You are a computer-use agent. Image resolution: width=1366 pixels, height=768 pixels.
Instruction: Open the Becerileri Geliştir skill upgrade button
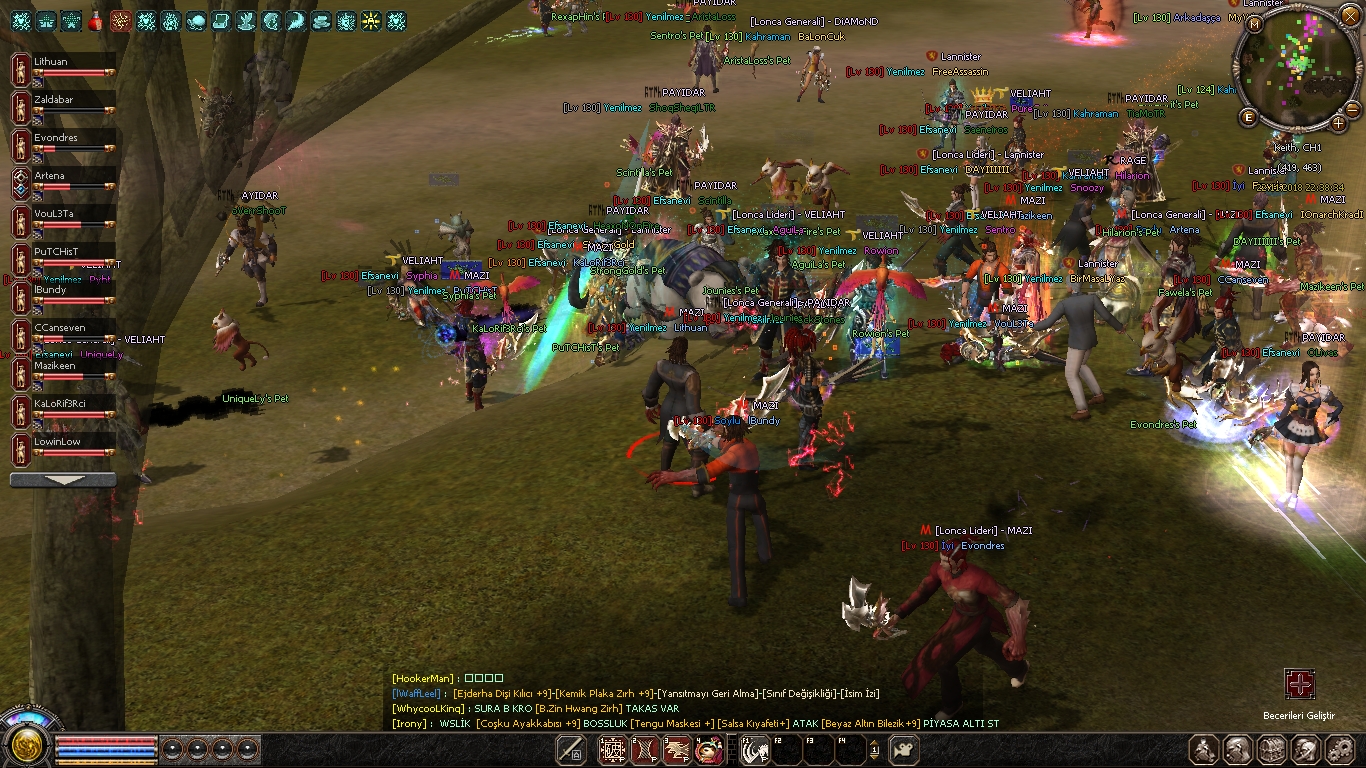click(x=1299, y=685)
